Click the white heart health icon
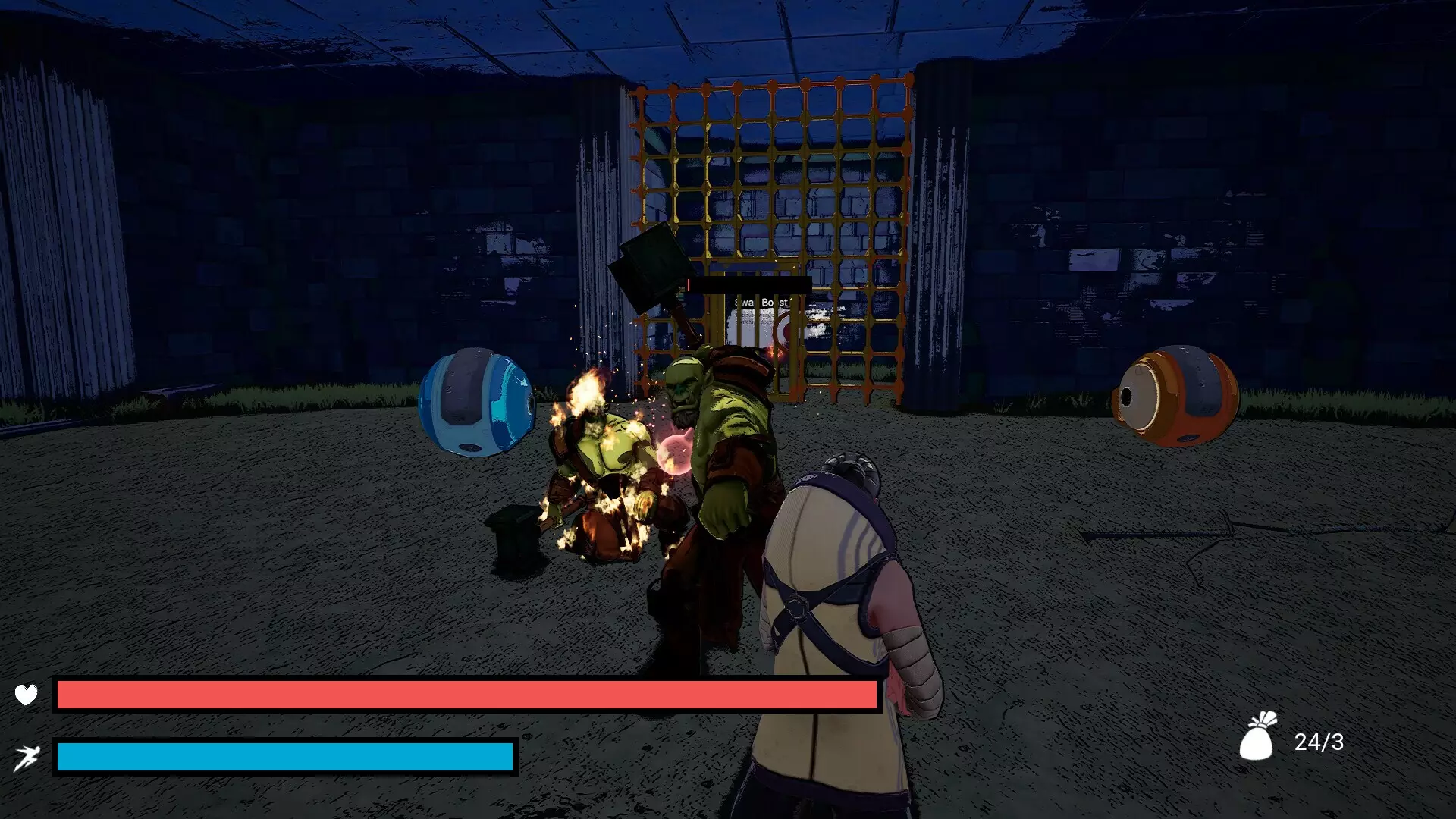The height and width of the screenshot is (819, 1456). [26, 694]
